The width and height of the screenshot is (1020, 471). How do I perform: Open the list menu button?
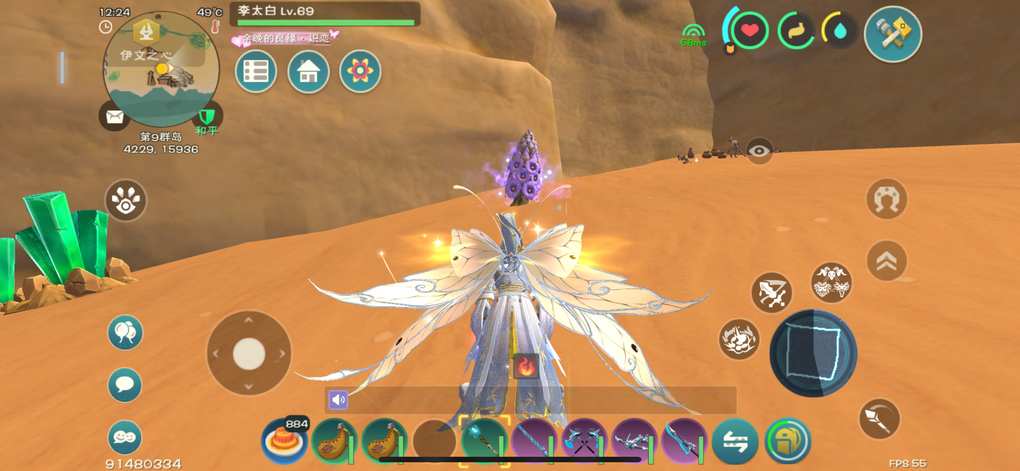[x=256, y=72]
